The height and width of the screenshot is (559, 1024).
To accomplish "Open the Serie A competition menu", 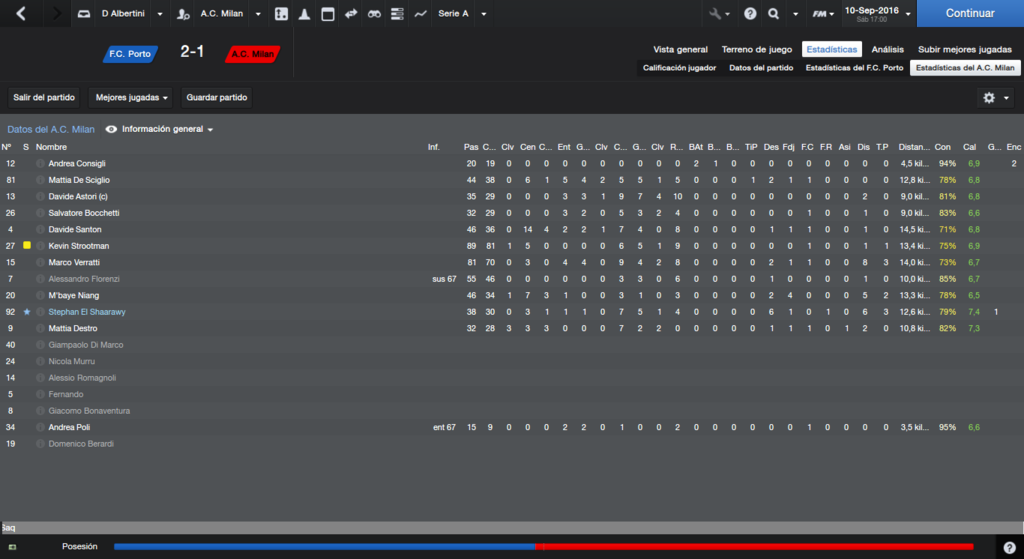I will click(x=460, y=14).
